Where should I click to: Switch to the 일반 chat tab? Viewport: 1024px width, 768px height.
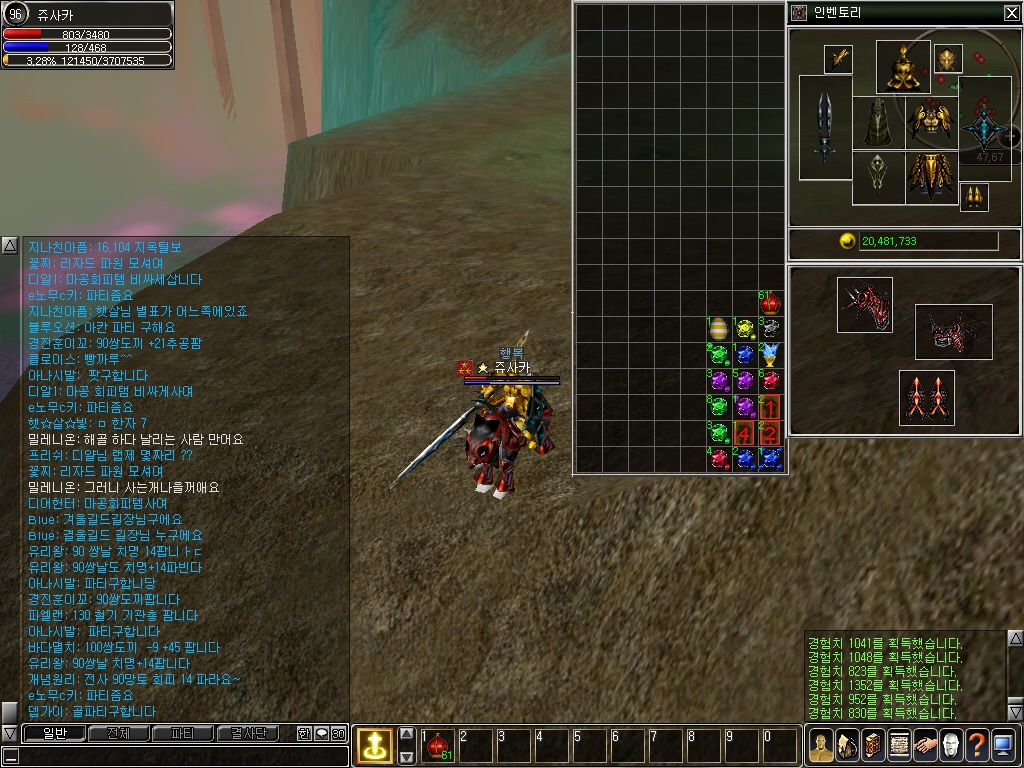pyautogui.click(x=53, y=733)
